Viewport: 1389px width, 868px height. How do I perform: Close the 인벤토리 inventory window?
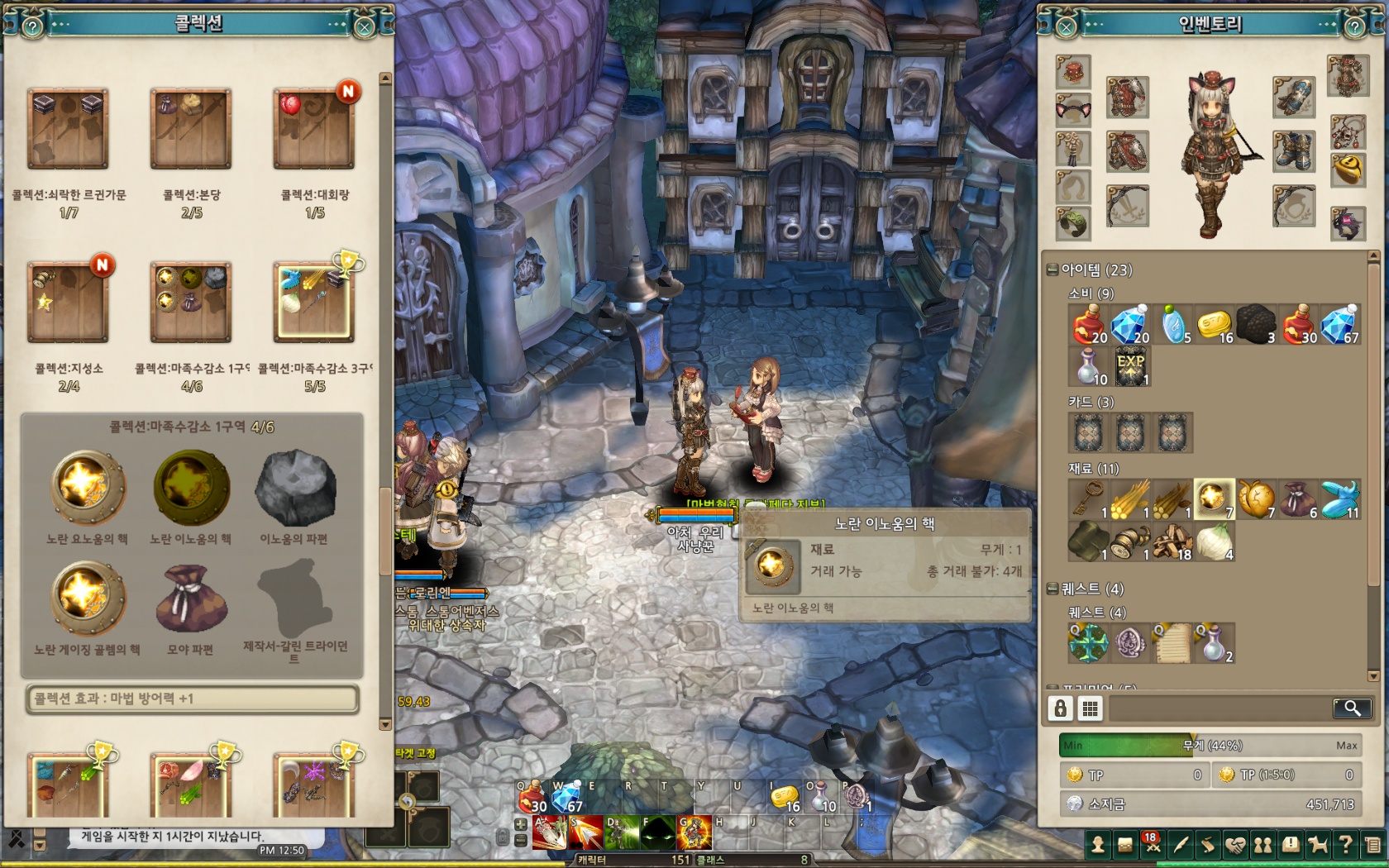pyautogui.click(x=1067, y=27)
